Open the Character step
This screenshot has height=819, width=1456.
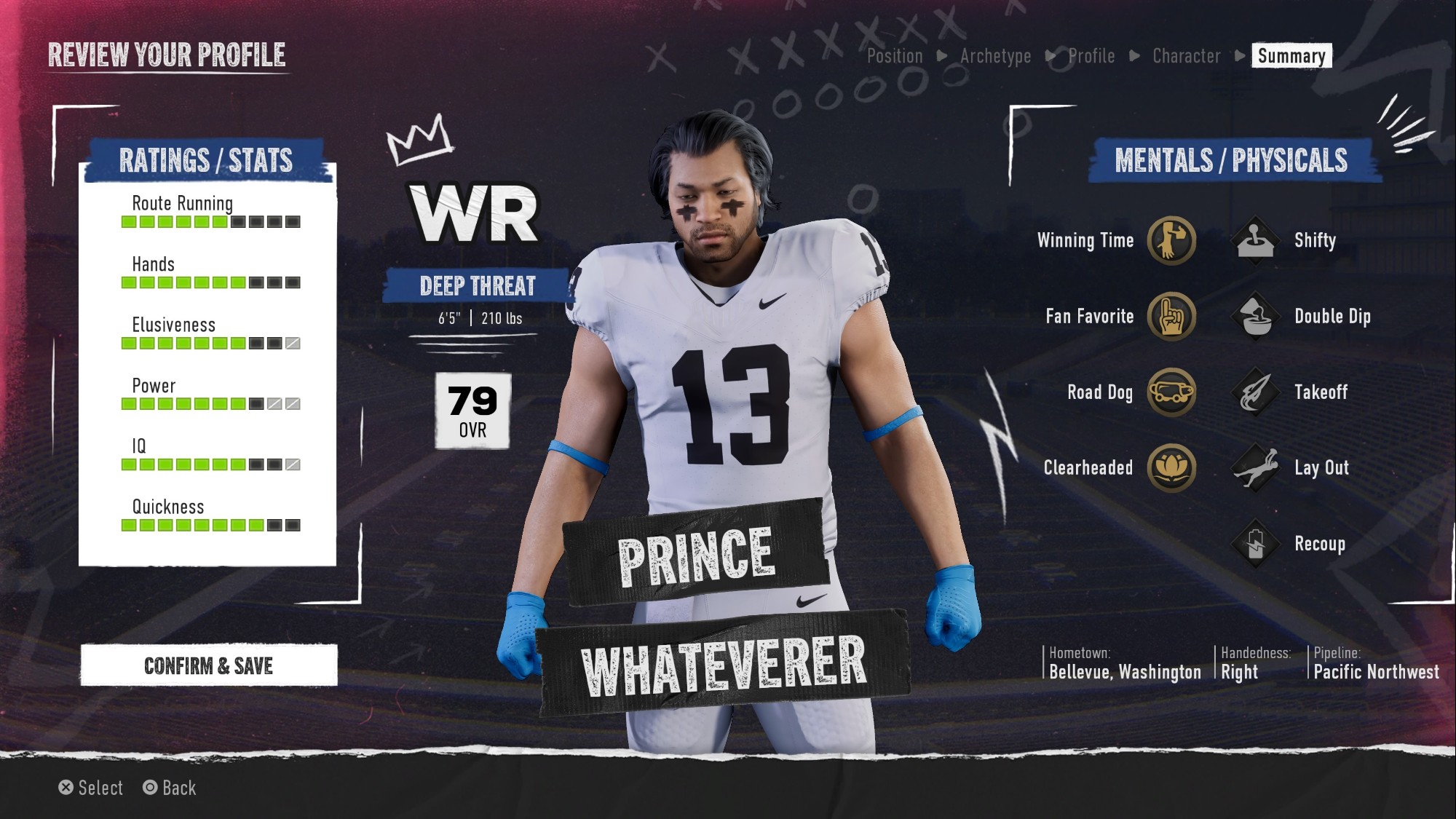pyautogui.click(x=1187, y=56)
